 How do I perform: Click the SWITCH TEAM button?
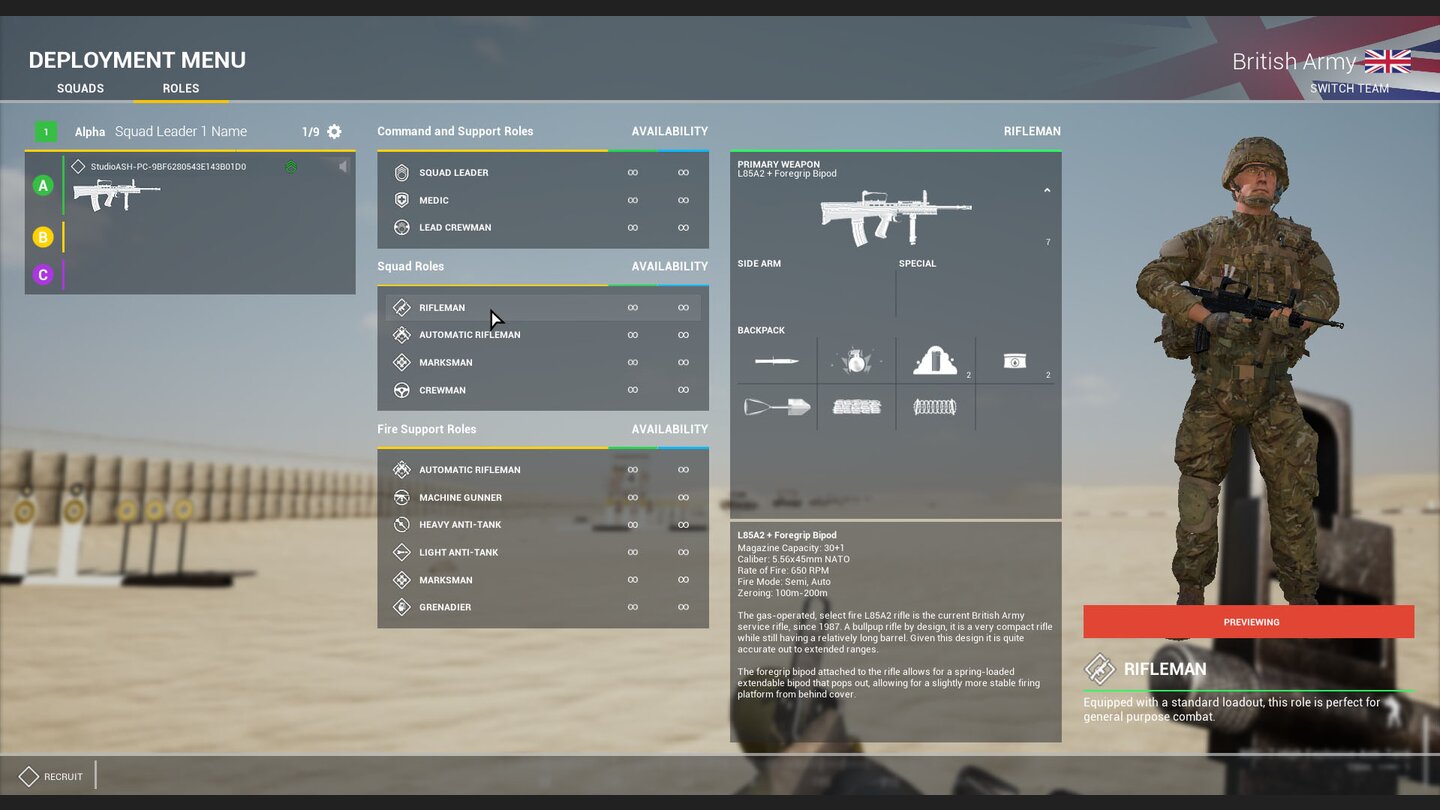coord(1350,88)
